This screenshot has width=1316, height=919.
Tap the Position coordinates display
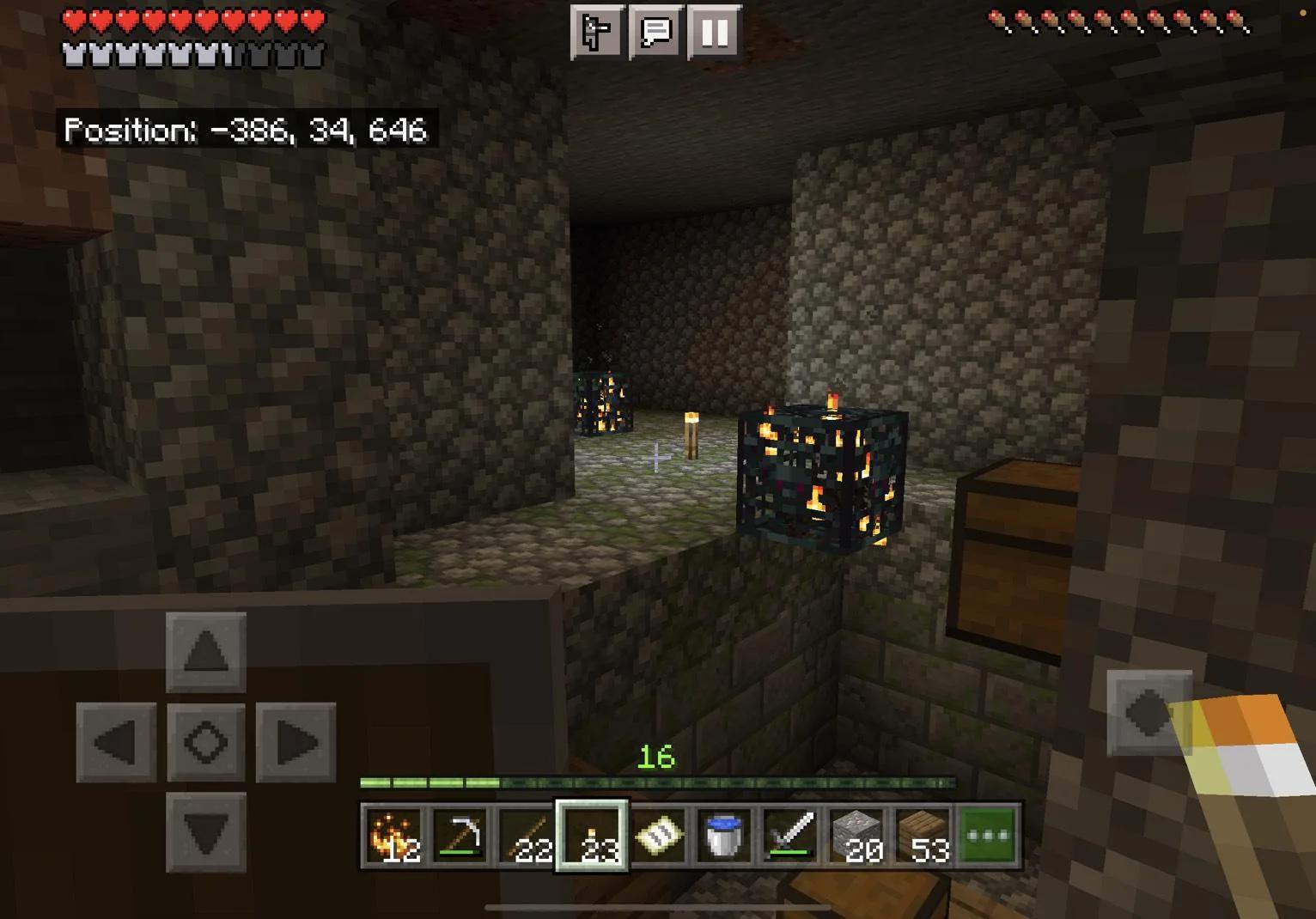click(247, 131)
